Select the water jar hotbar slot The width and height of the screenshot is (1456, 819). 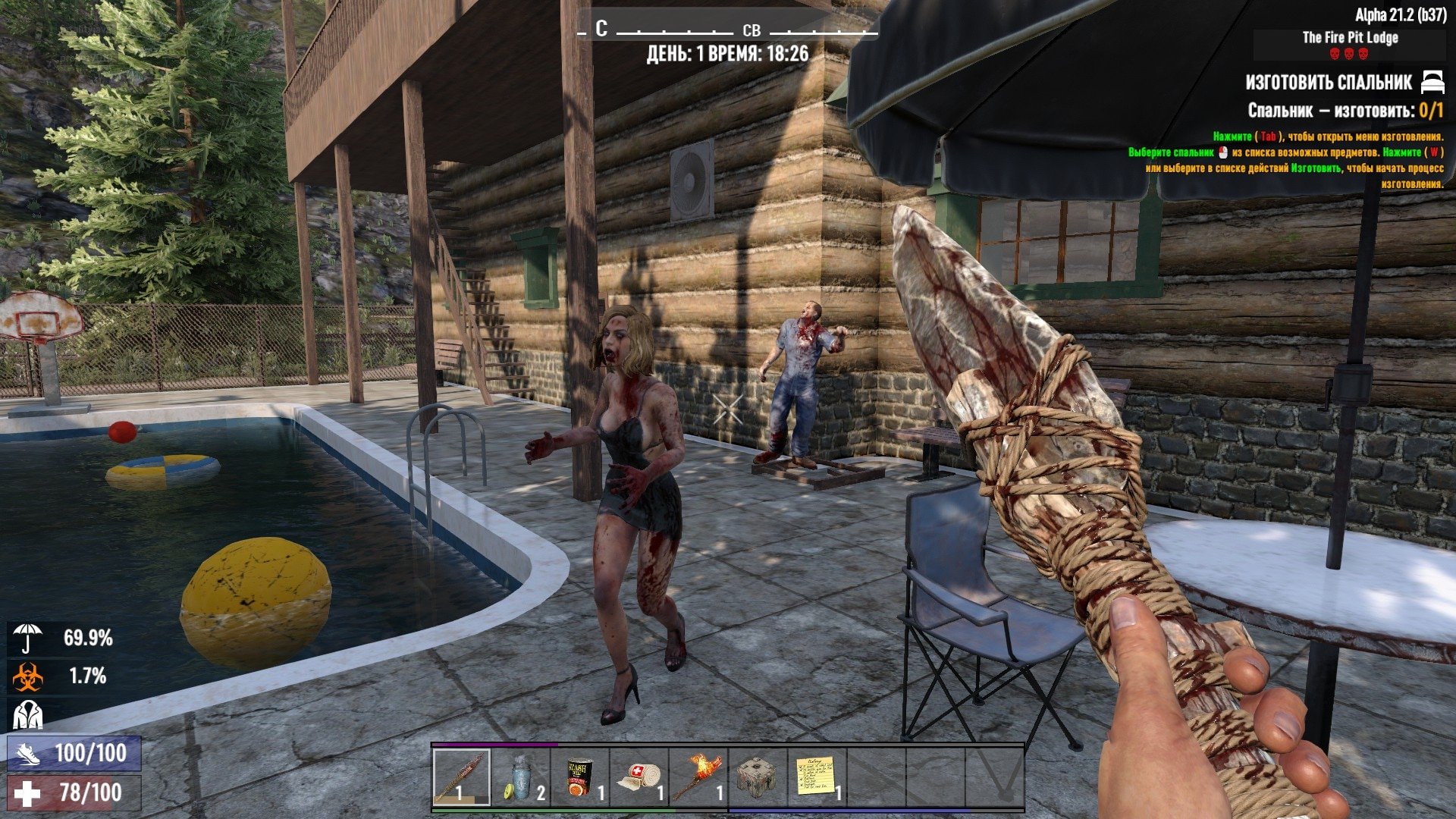pyautogui.click(x=521, y=777)
